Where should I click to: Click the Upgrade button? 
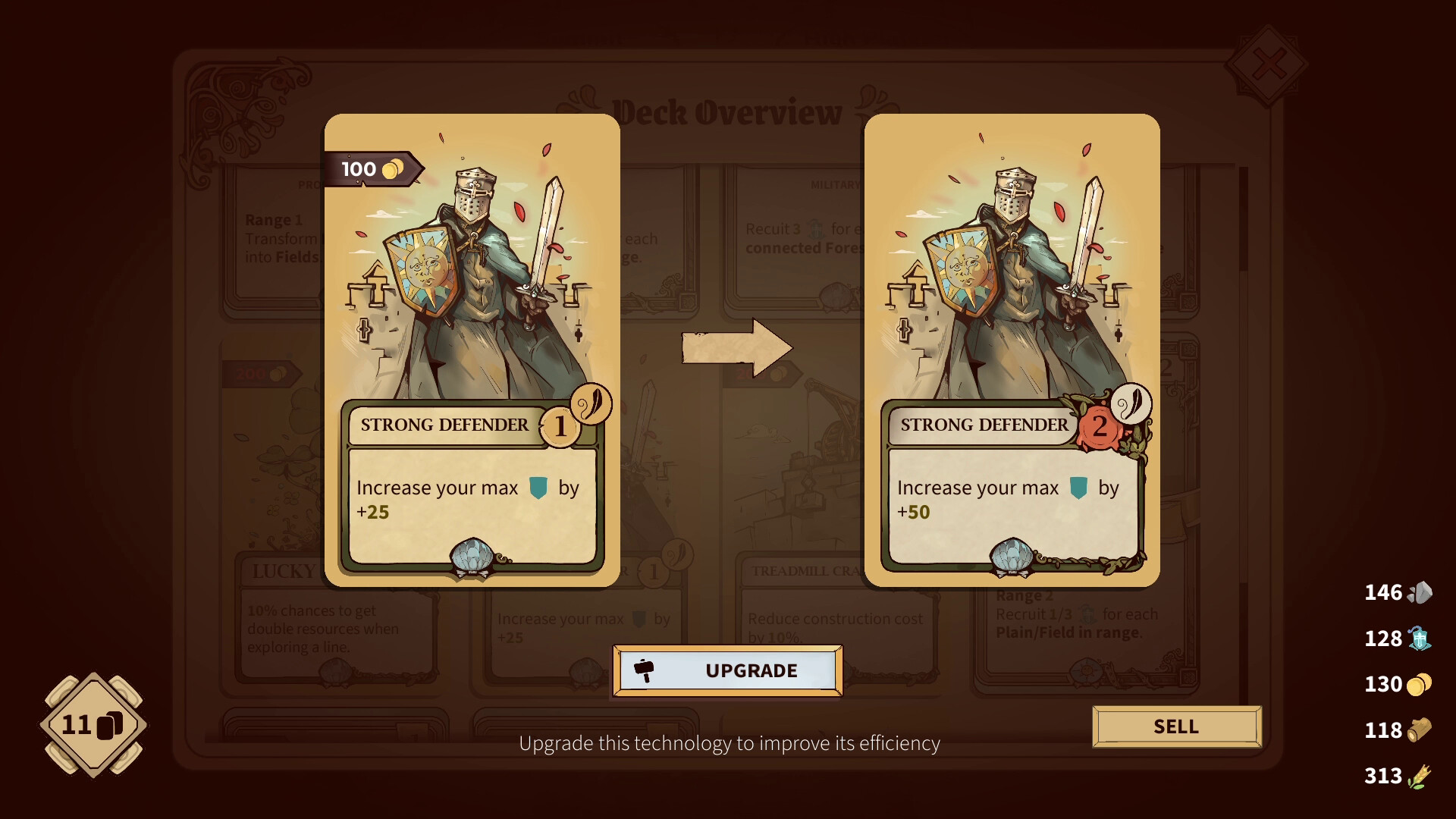(x=727, y=670)
